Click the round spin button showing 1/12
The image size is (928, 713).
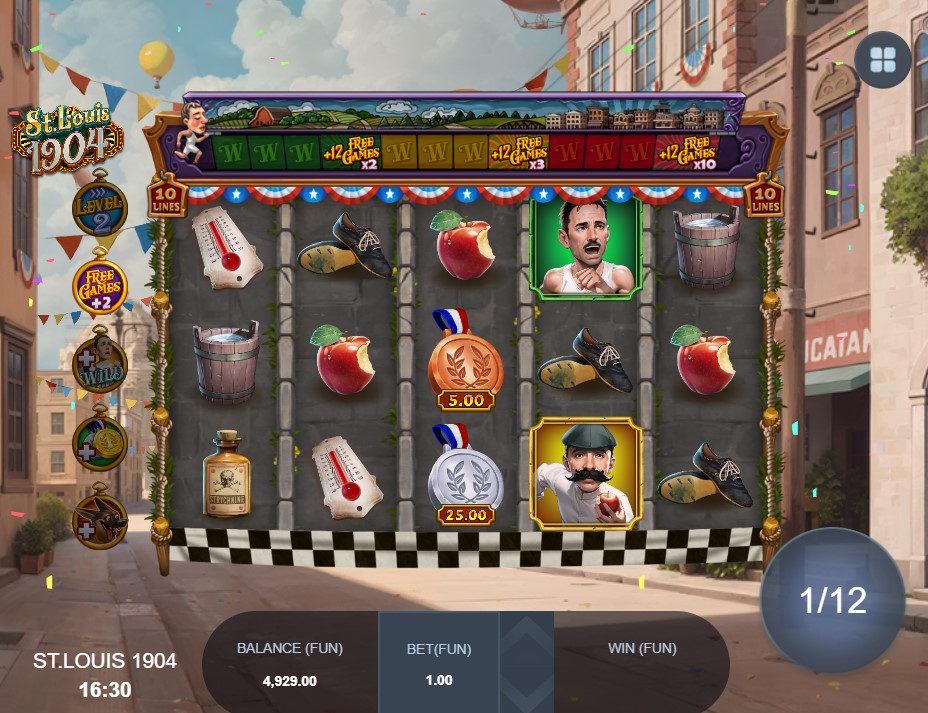pos(832,600)
